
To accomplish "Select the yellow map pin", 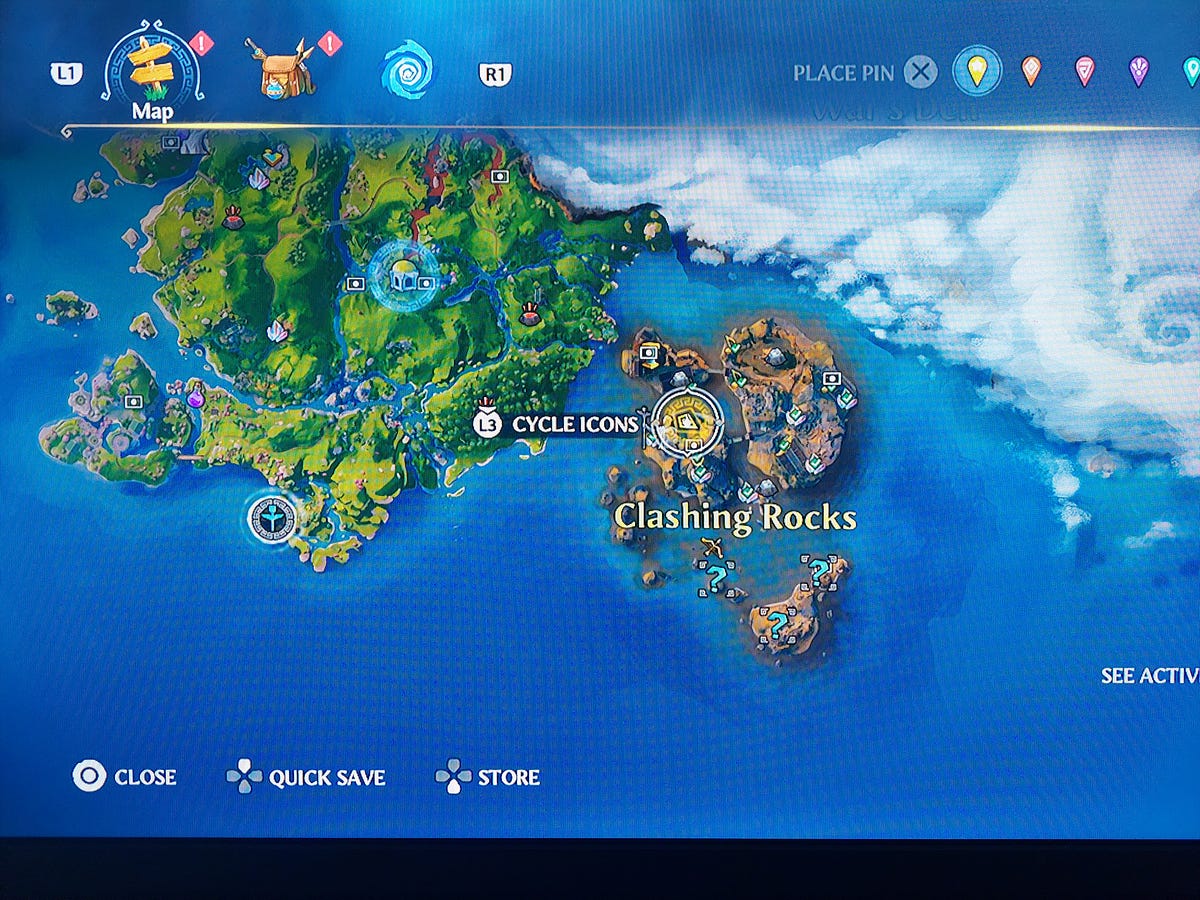I will (x=976, y=71).
